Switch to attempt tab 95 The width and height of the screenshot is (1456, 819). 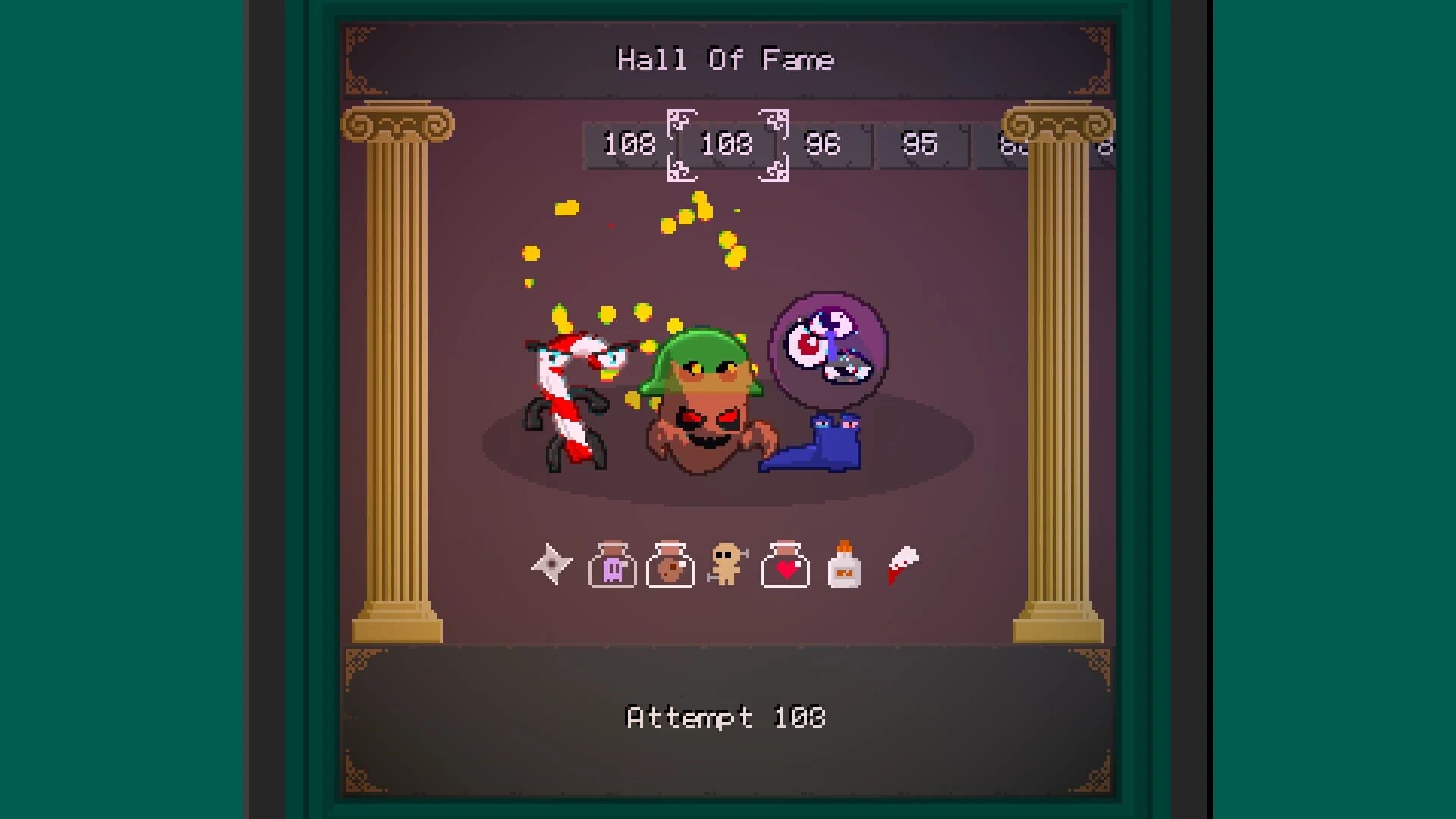(920, 144)
